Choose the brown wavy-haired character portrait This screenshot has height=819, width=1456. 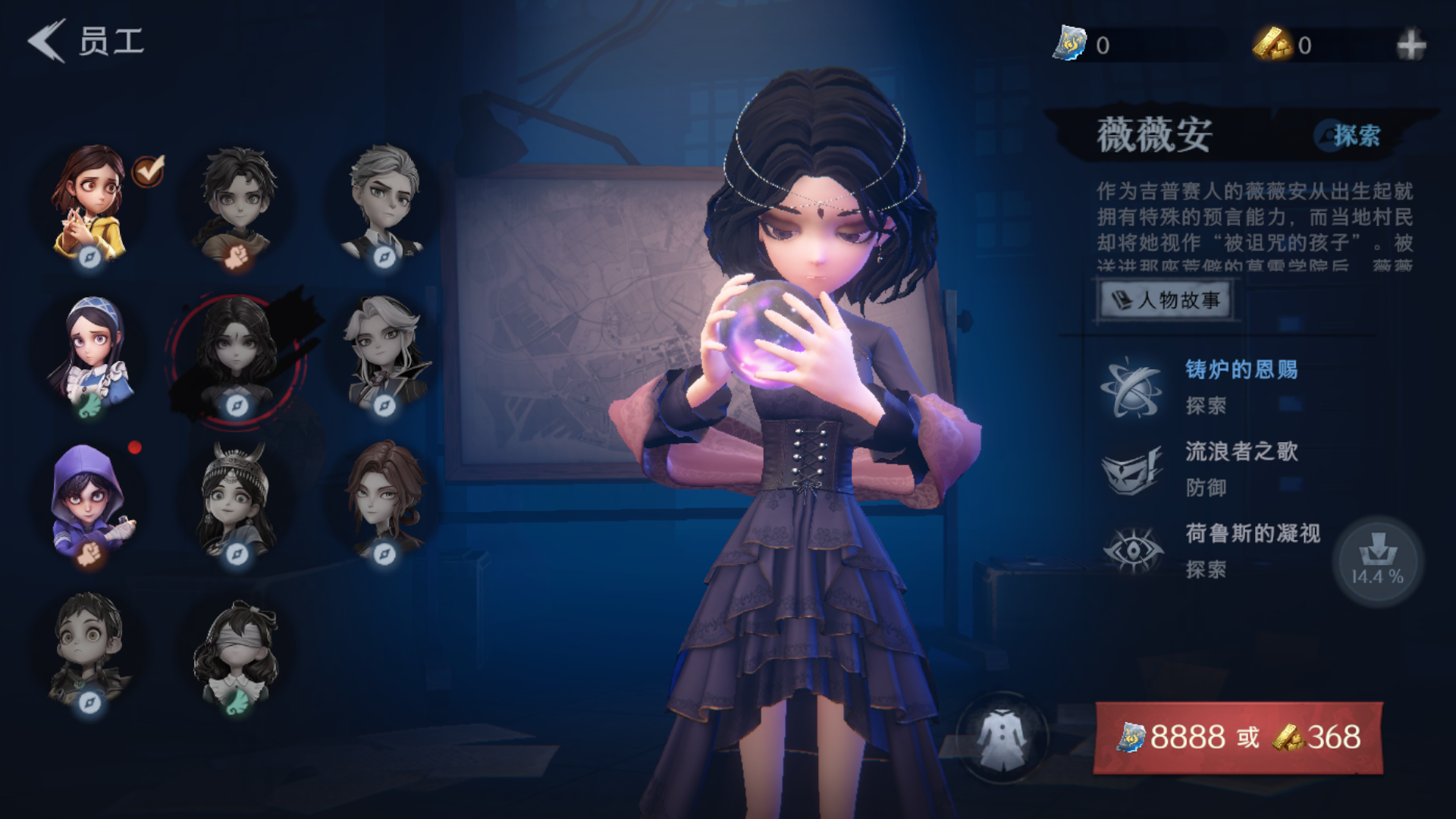pyautogui.click(x=384, y=502)
